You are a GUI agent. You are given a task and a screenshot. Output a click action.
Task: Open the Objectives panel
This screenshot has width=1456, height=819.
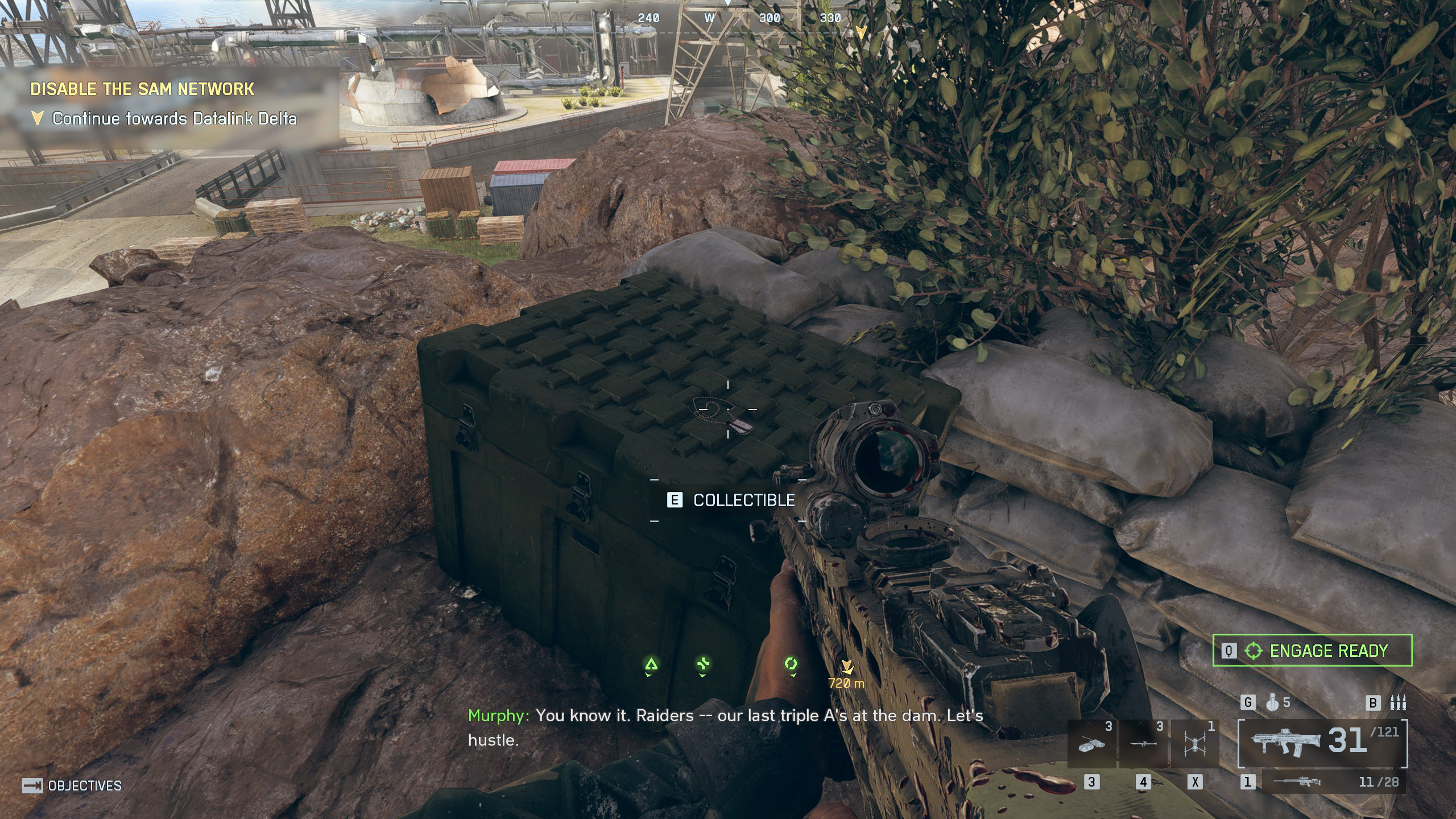click(x=72, y=786)
